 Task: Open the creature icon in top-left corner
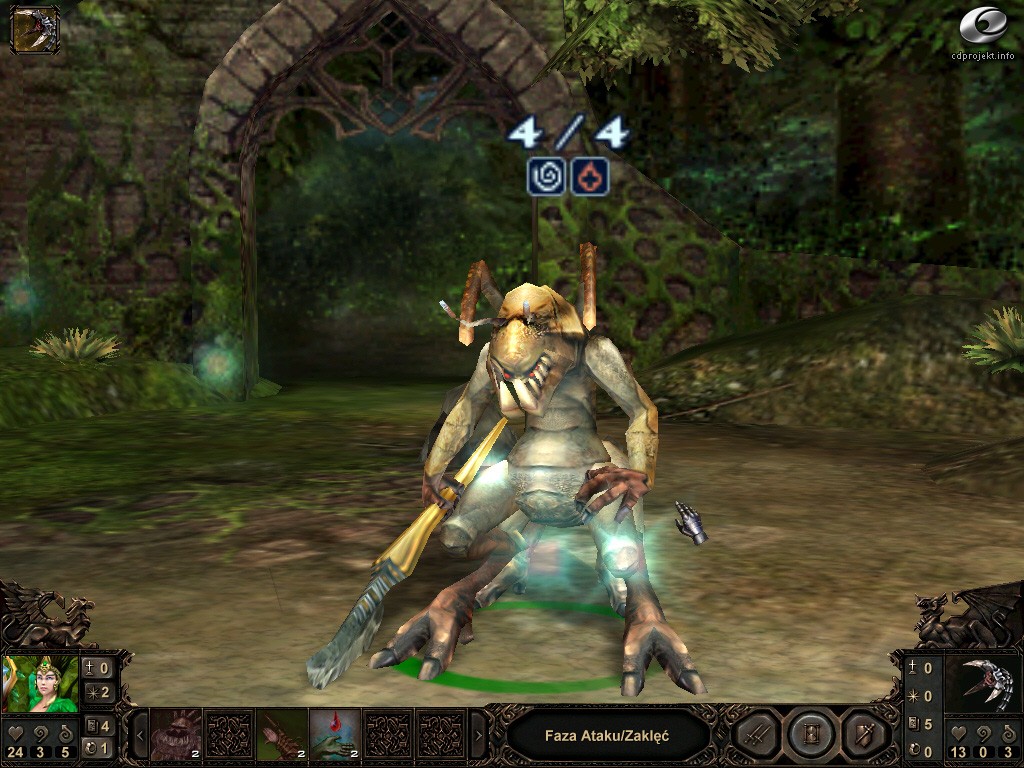(34, 29)
